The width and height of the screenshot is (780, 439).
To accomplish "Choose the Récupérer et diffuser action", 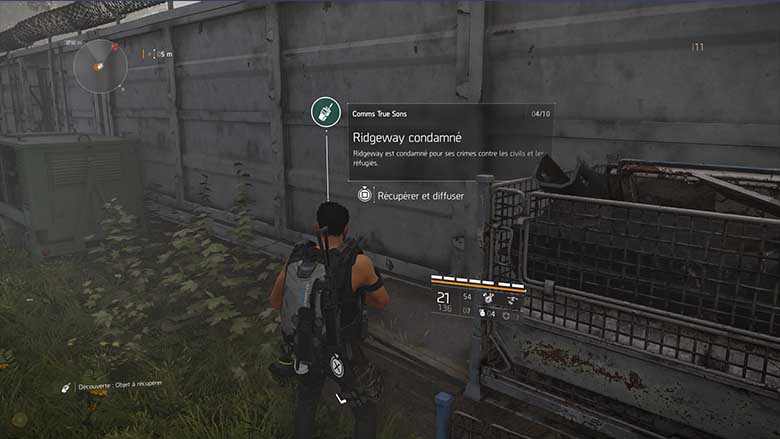I will click(411, 196).
